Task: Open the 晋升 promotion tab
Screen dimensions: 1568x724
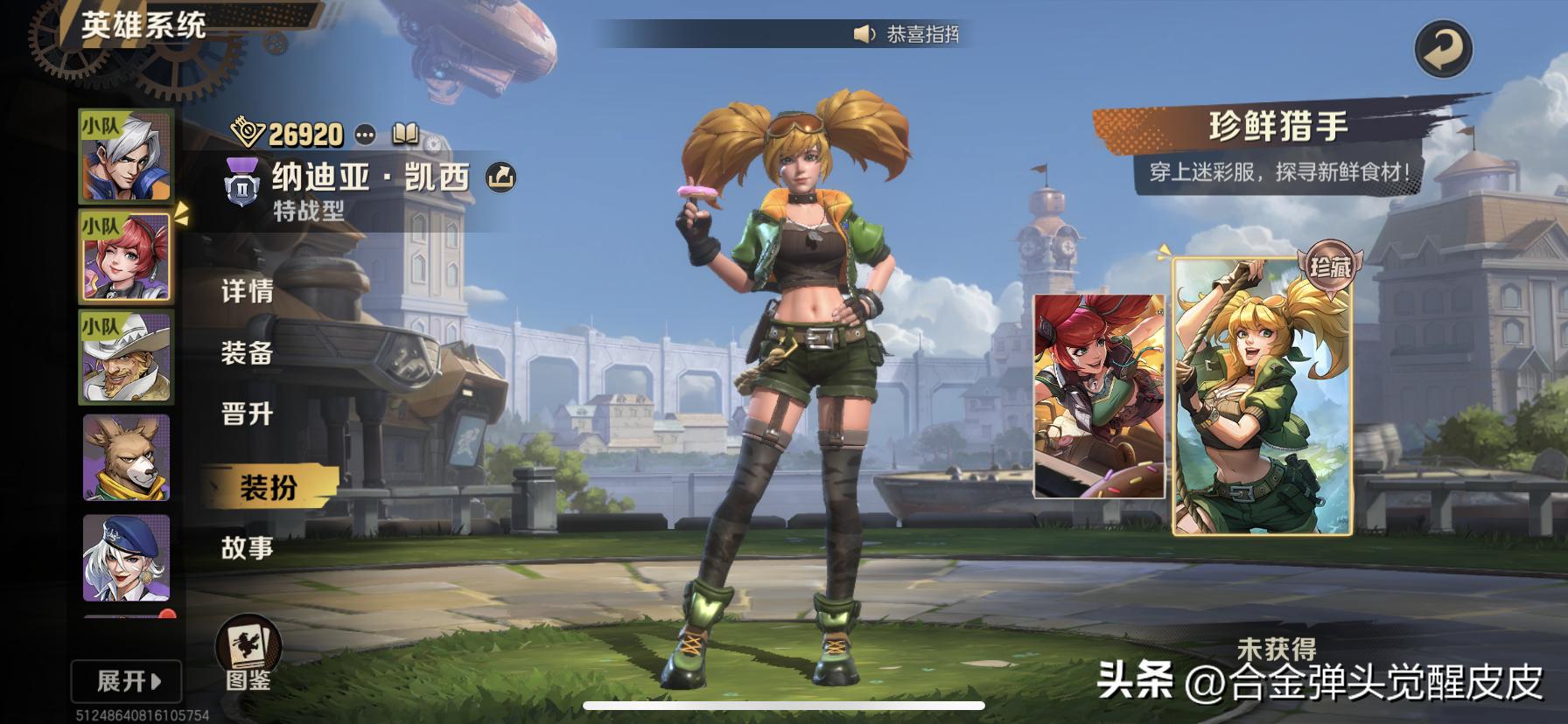Action: [x=247, y=414]
